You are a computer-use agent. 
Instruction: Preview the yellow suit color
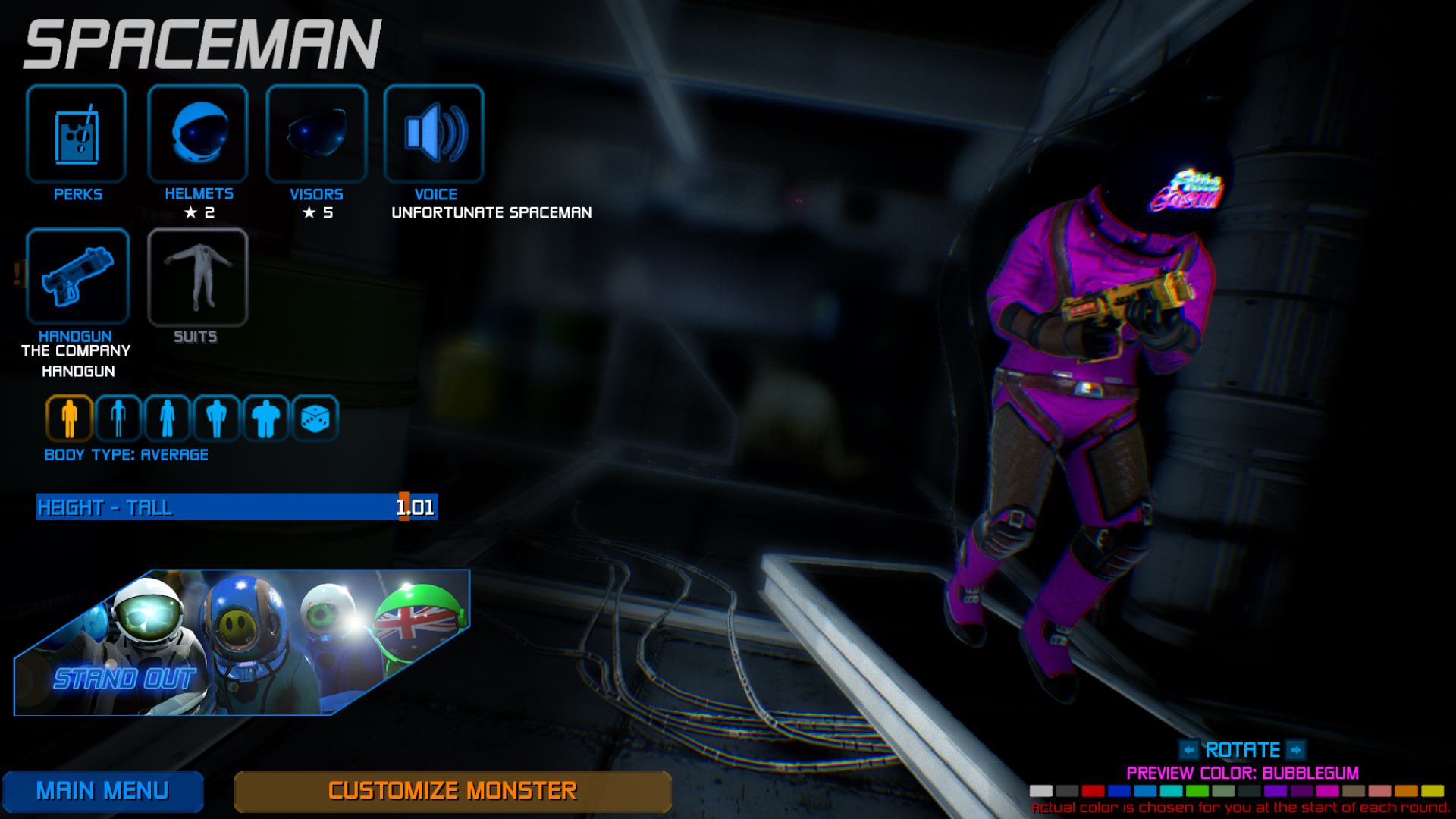(1432, 791)
